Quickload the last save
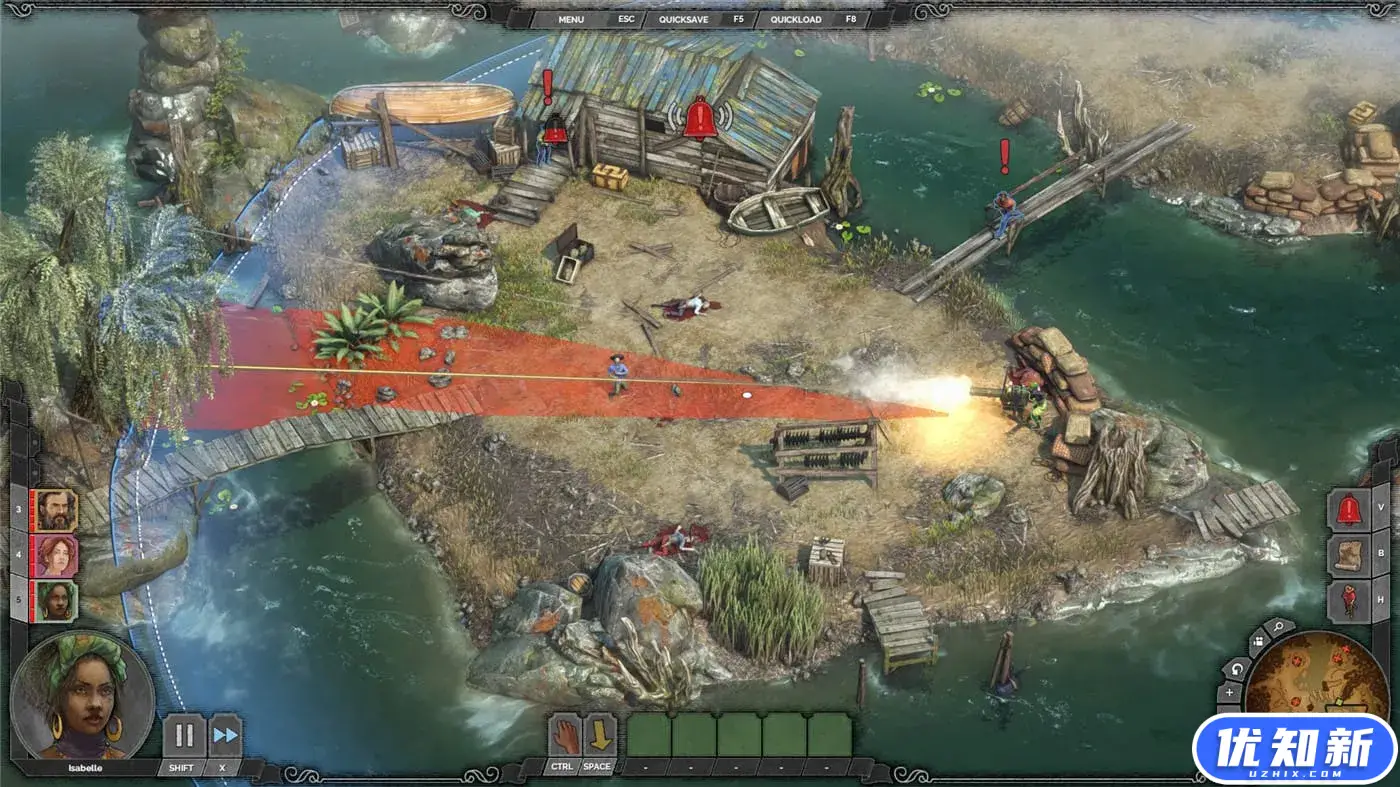 [x=796, y=19]
